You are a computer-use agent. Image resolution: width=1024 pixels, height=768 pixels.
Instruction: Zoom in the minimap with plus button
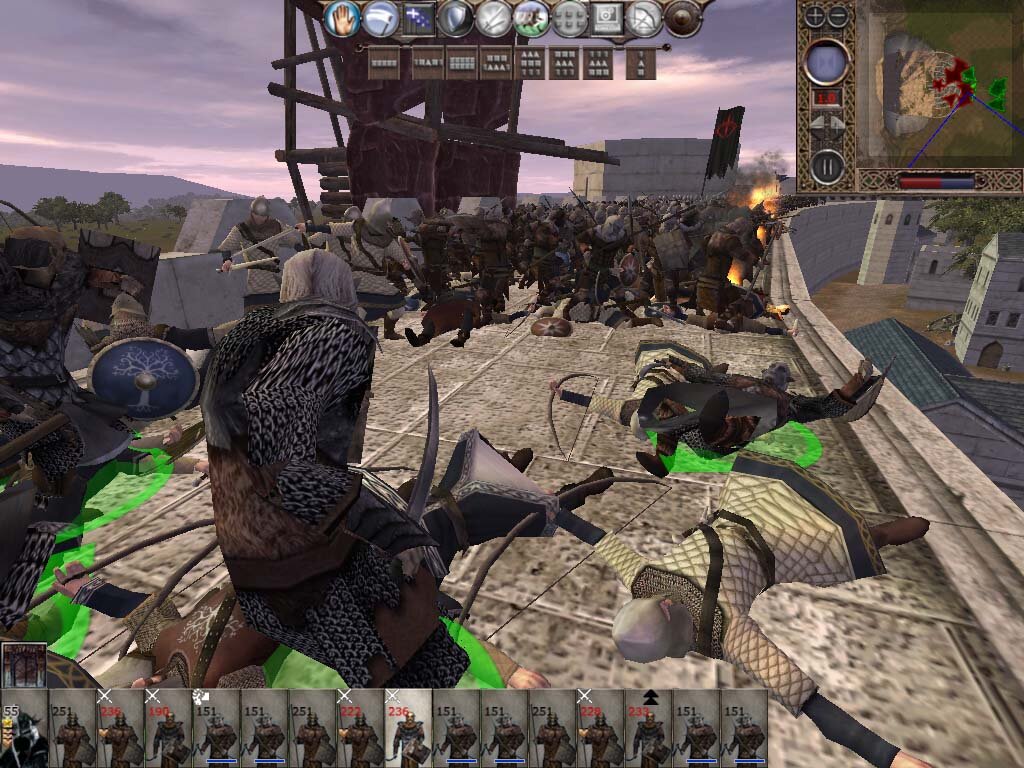(x=815, y=16)
